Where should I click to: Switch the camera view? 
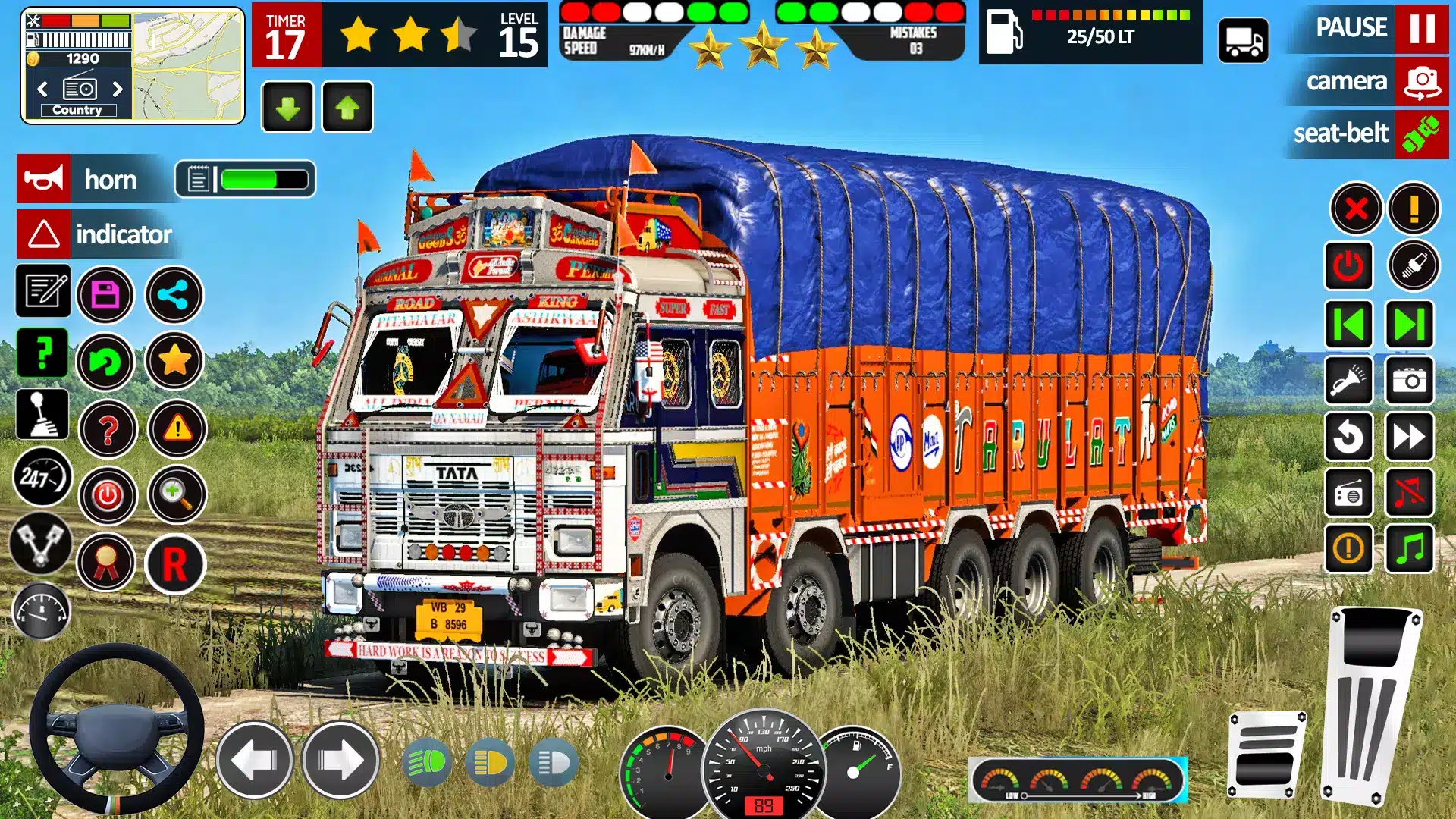pos(1421,81)
